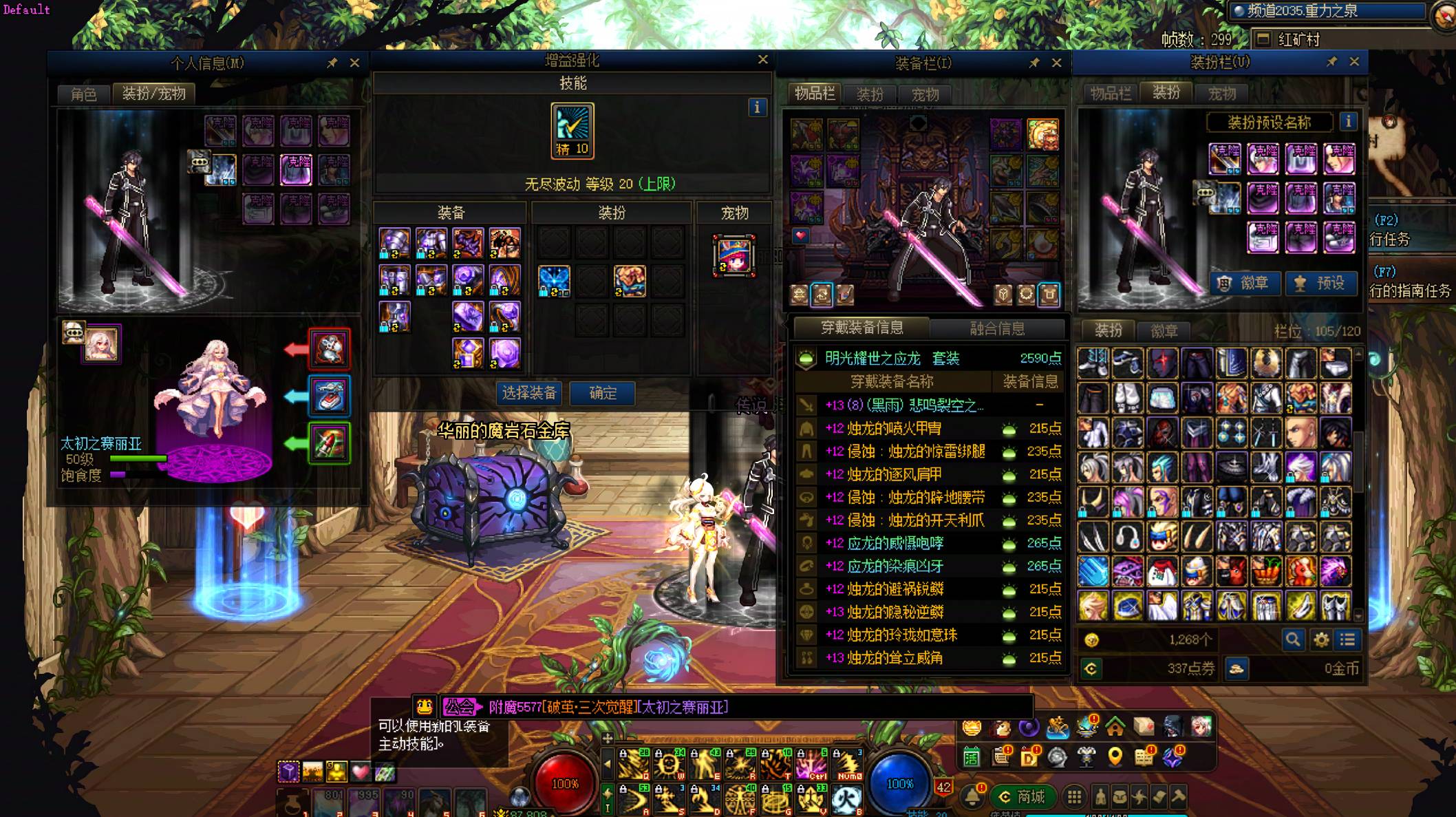Open the 物品栏 tab in 装备栏
This screenshot has height=817, width=1456.
[x=815, y=94]
